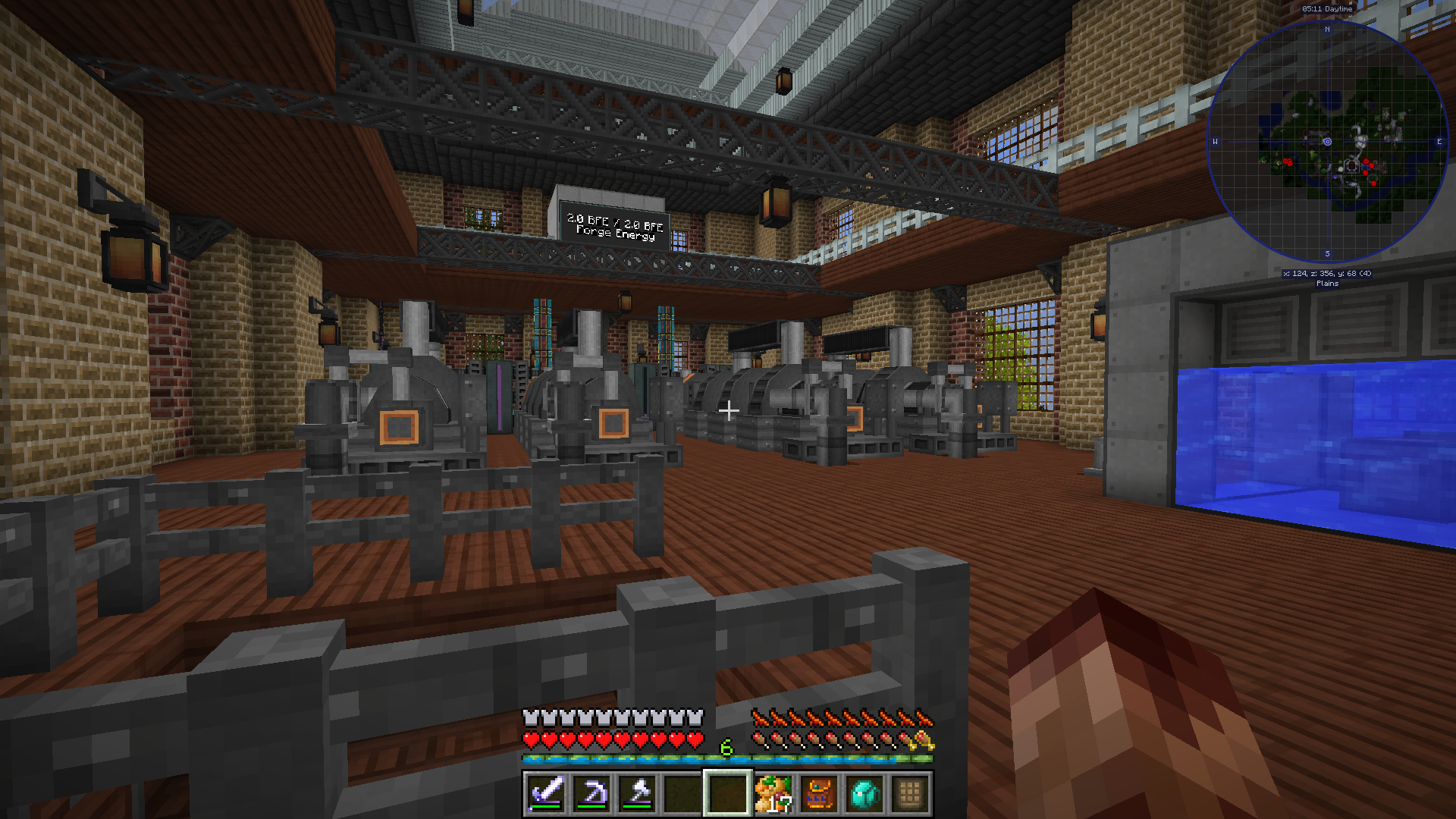The height and width of the screenshot is (819, 1456).
Task: Select the teal satchel hotbar slot
Action: point(864,793)
